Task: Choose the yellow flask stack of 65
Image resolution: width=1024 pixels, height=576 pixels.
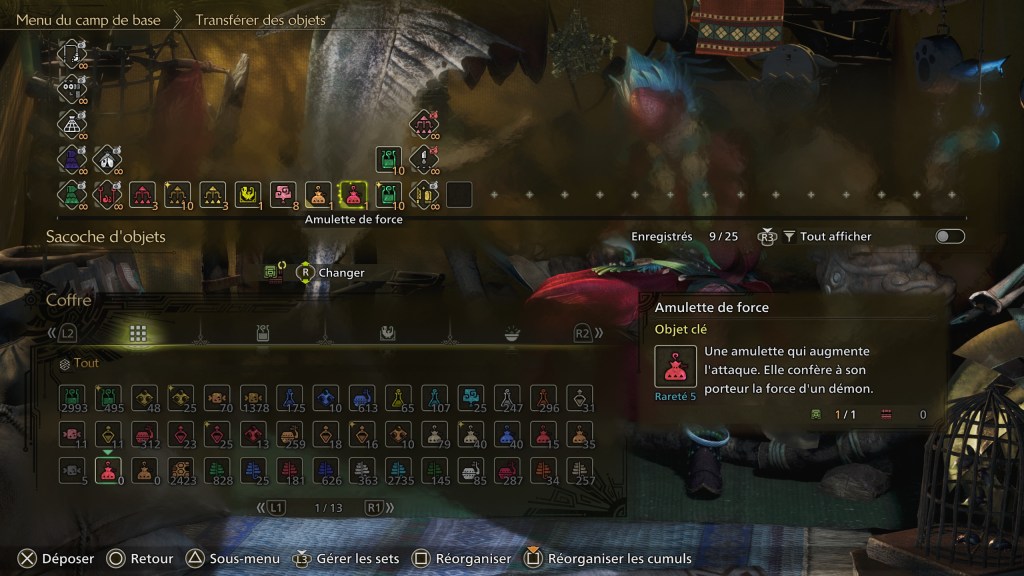Action: [x=398, y=398]
